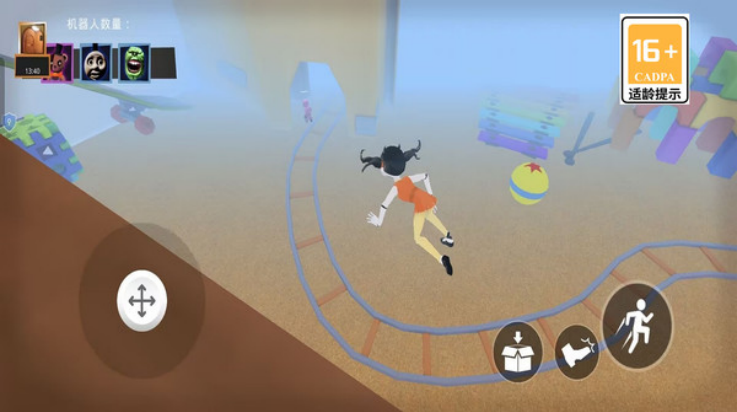This screenshot has width=737, height=412.
Task: Select the purple-framed top-hat bear portrait
Action: pyautogui.click(x=59, y=63)
